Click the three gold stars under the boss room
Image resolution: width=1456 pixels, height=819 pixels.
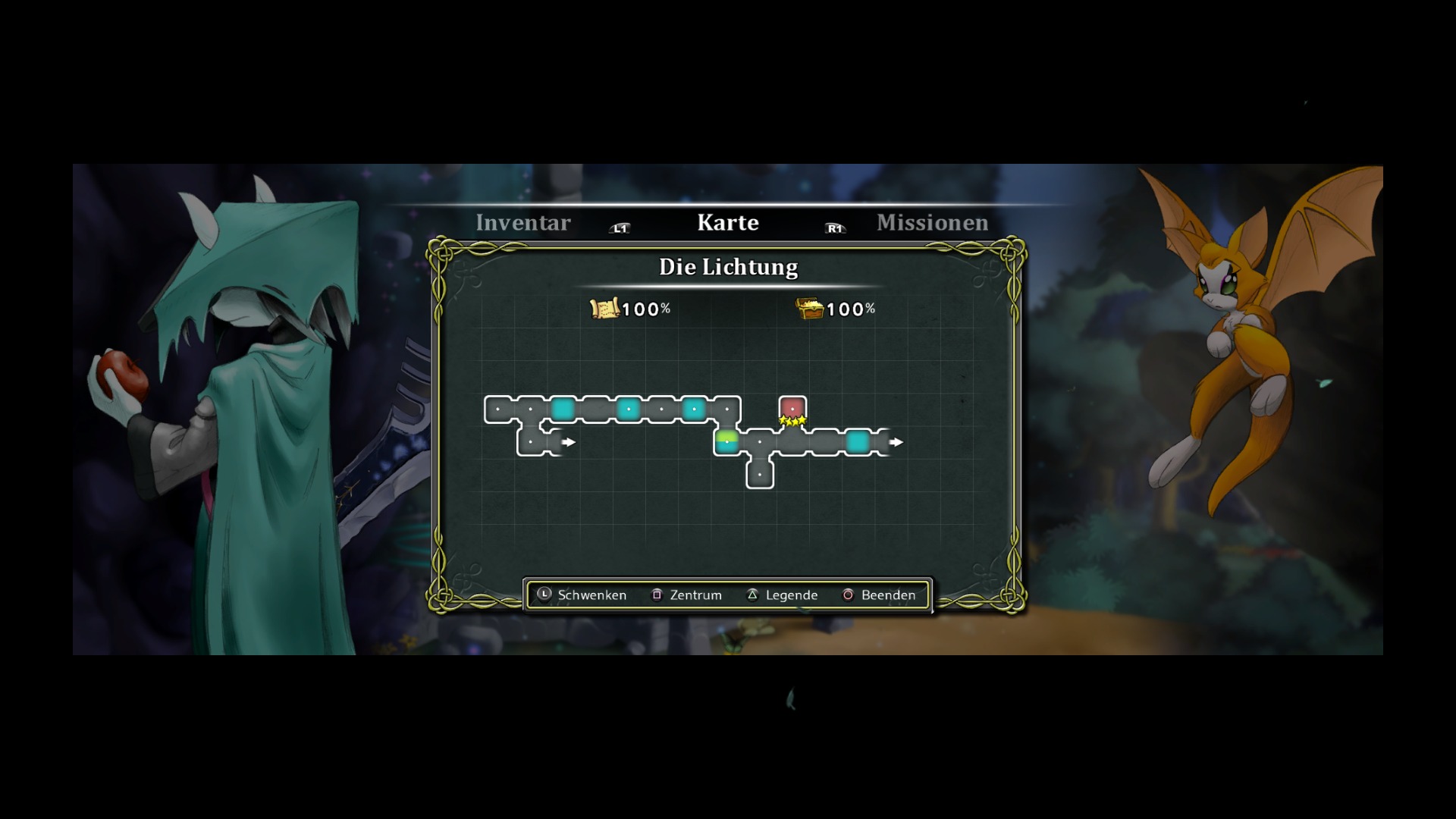(x=792, y=422)
